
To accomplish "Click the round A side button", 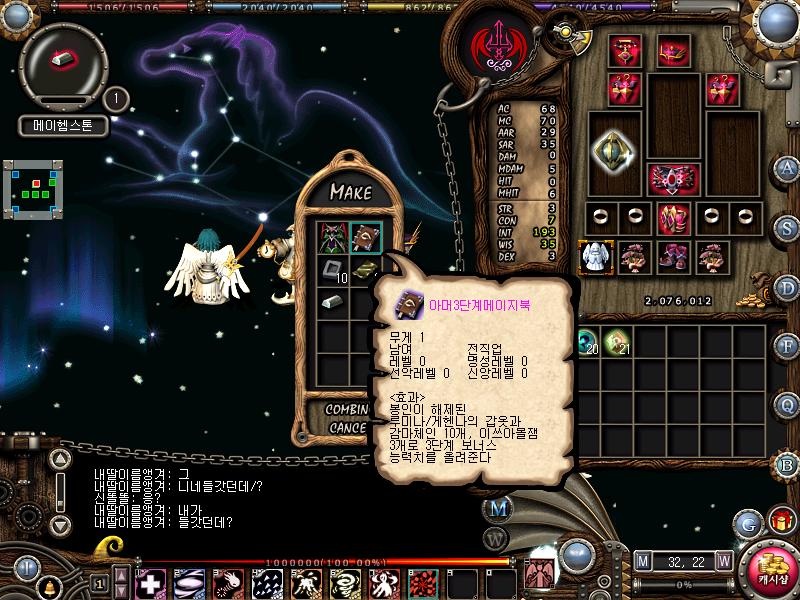I will 787,168.
